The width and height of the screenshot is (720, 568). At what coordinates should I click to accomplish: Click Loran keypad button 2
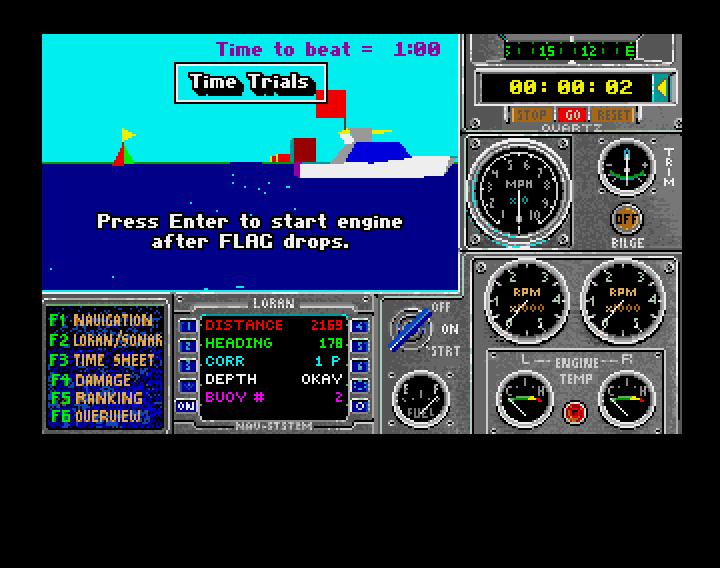(186, 346)
